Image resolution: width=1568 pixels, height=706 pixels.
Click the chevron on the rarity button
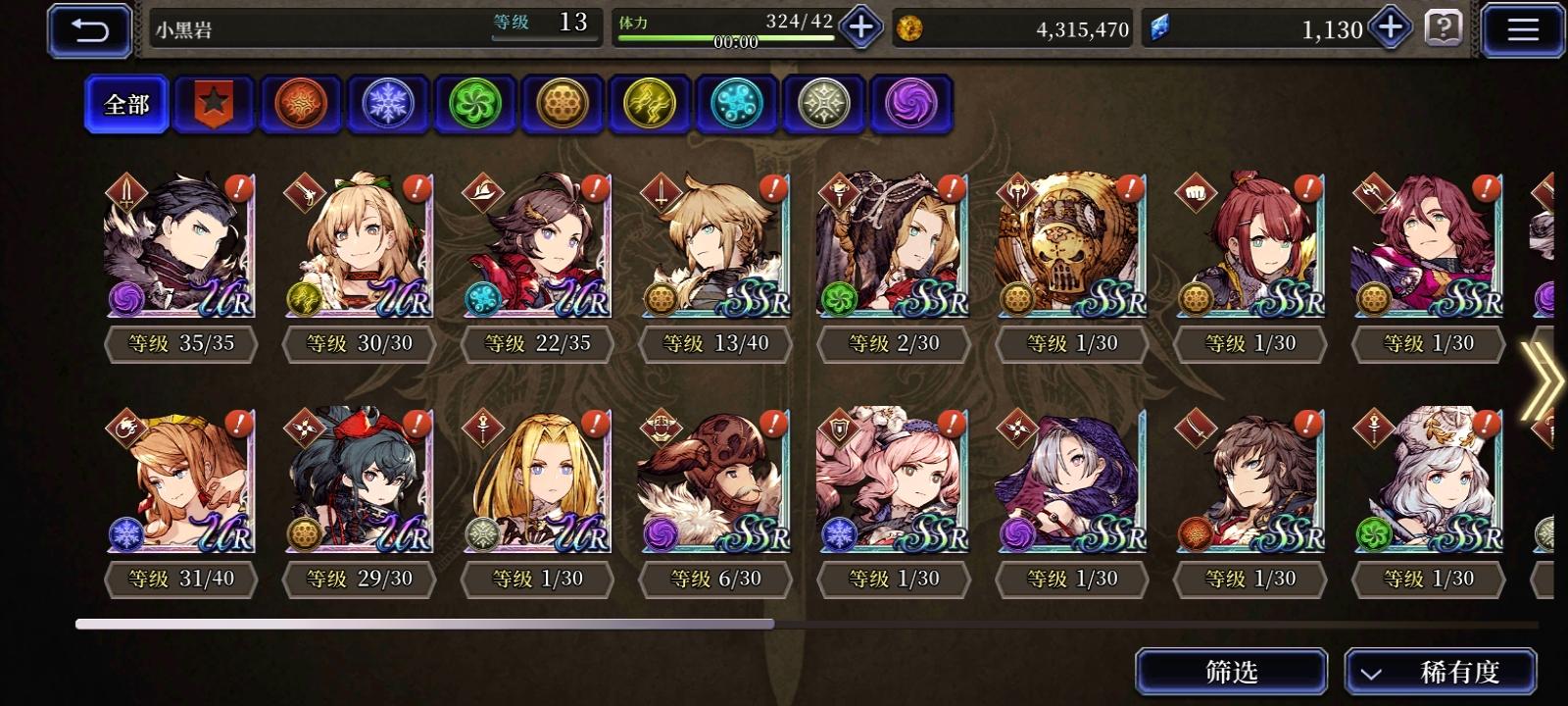point(1372,673)
